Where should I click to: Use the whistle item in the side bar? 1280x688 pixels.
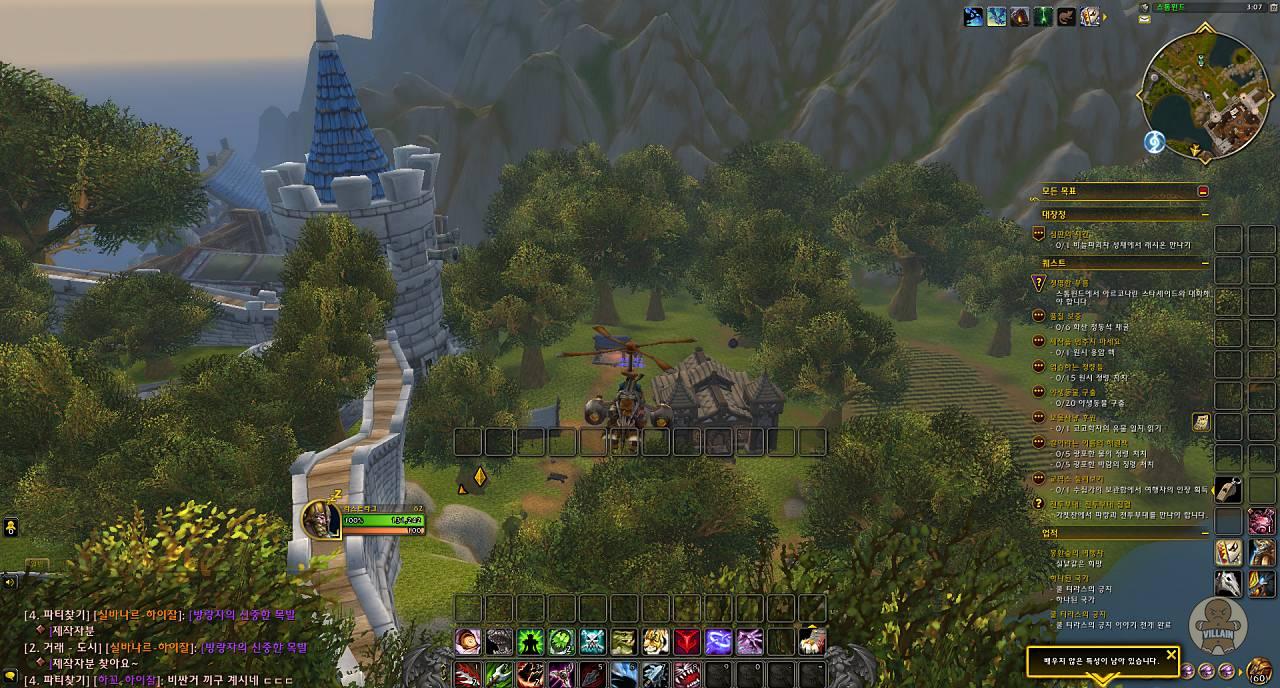click(1228, 490)
